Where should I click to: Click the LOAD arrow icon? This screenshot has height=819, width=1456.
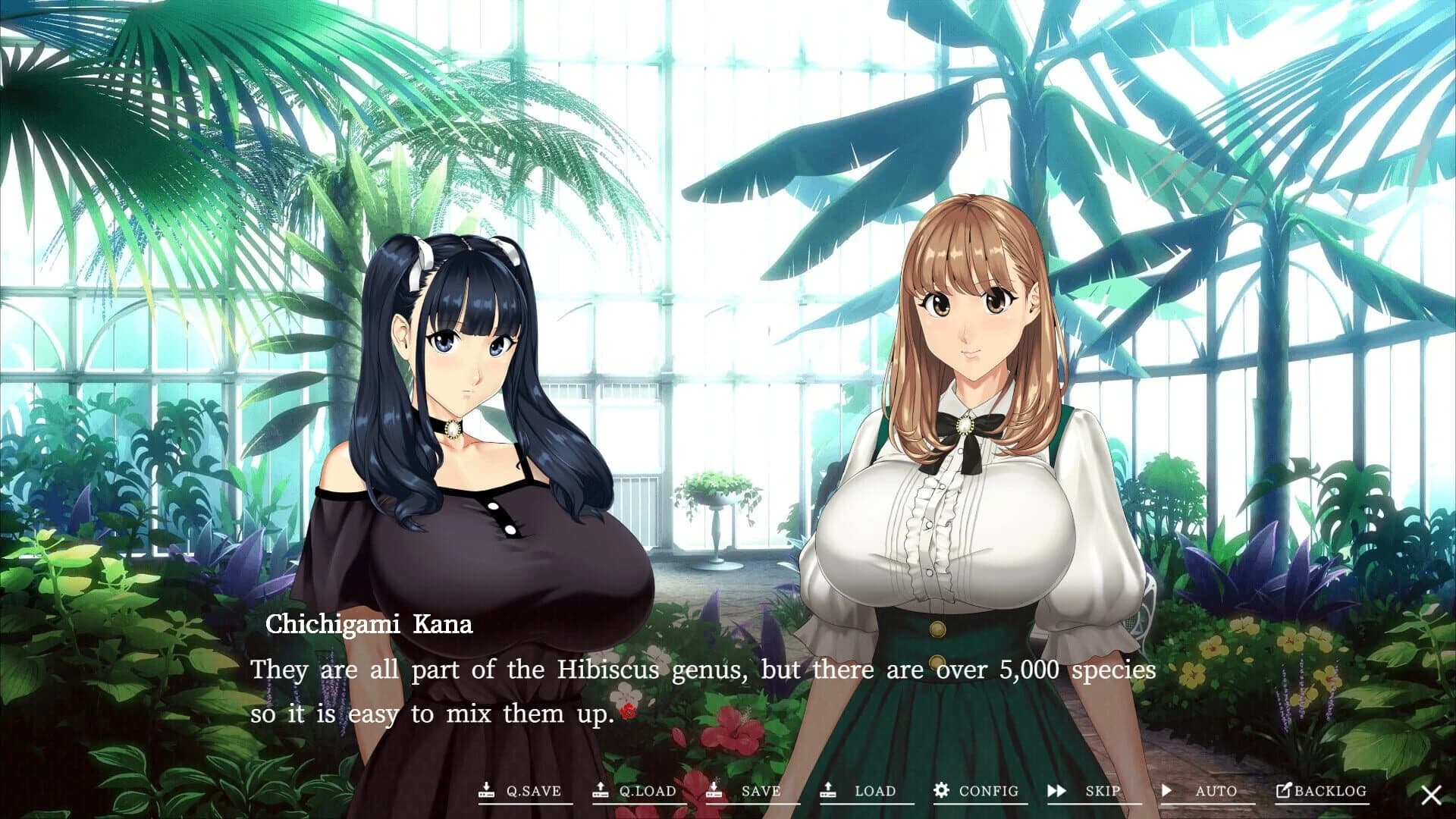(x=828, y=791)
